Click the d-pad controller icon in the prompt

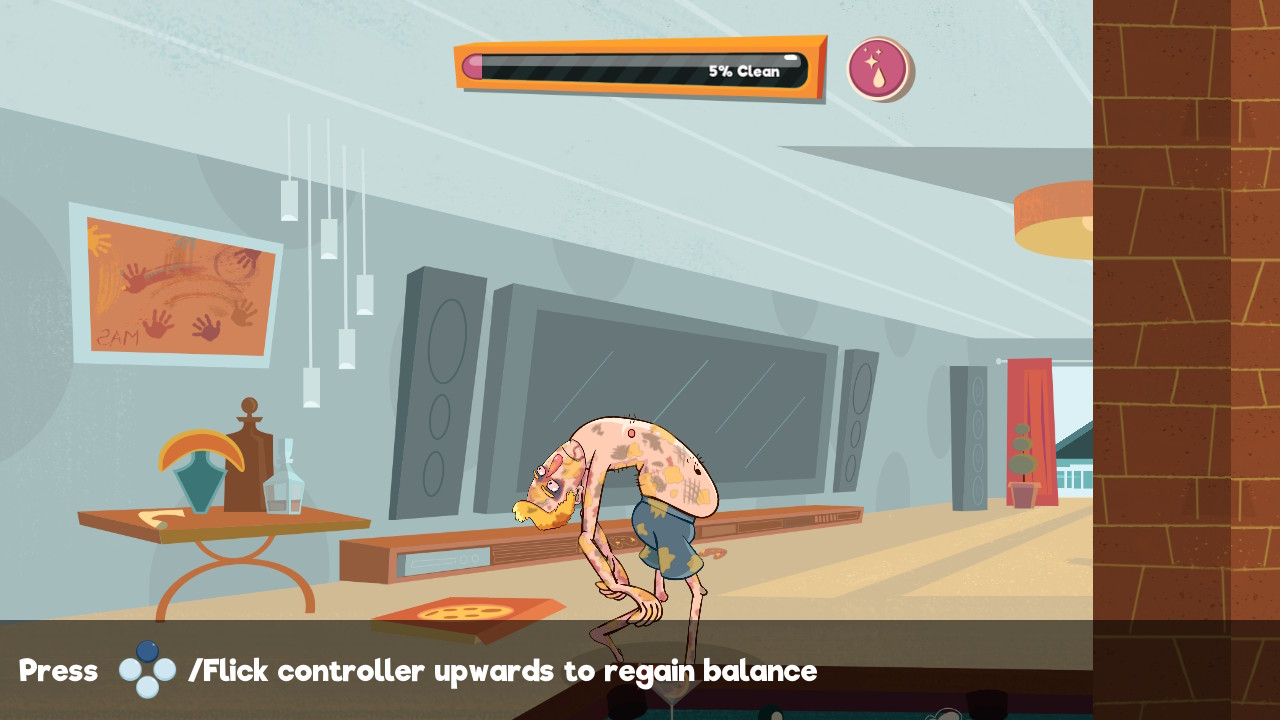[145, 670]
